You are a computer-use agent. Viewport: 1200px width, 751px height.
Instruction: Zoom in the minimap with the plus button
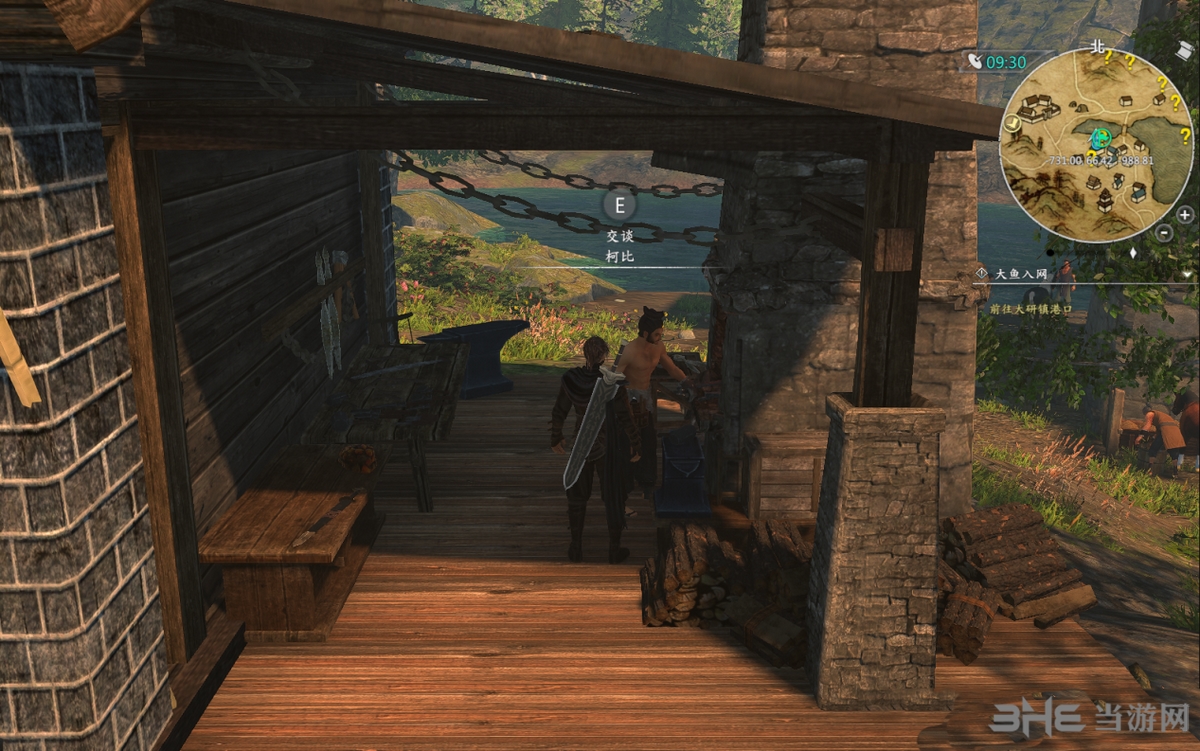tap(1185, 214)
